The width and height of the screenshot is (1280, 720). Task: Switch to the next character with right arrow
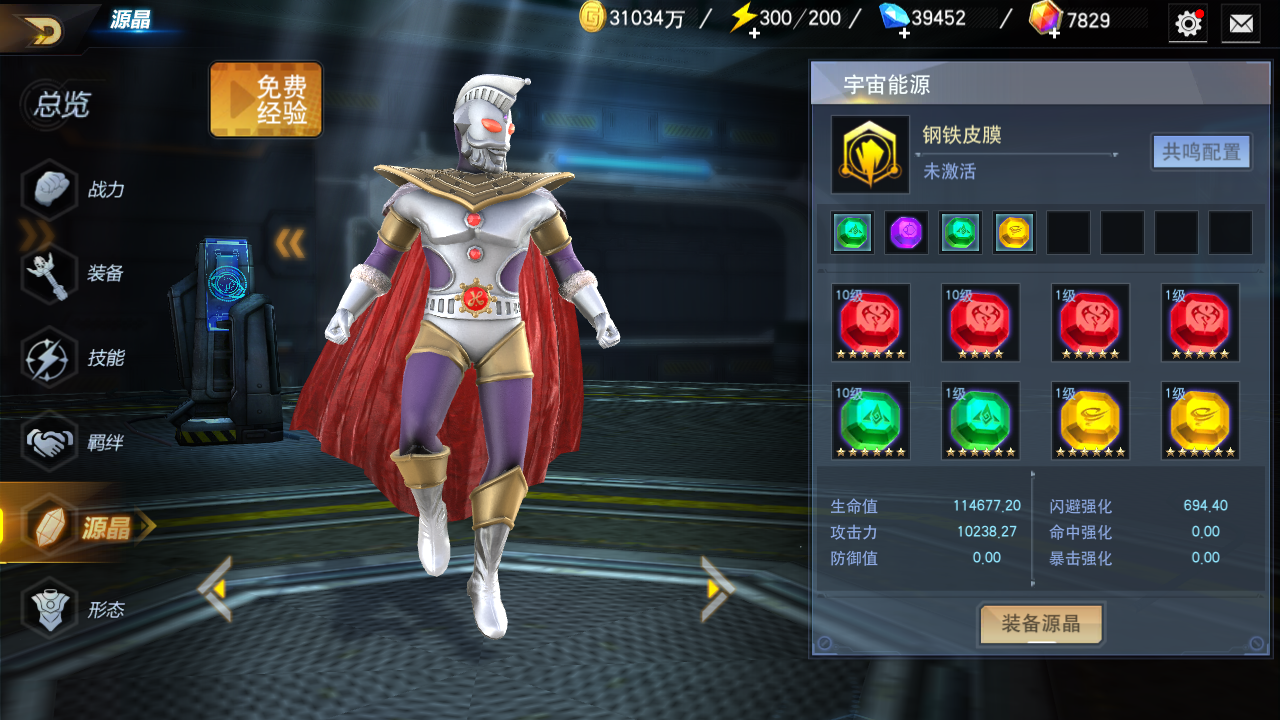click(x=717, y=589)
